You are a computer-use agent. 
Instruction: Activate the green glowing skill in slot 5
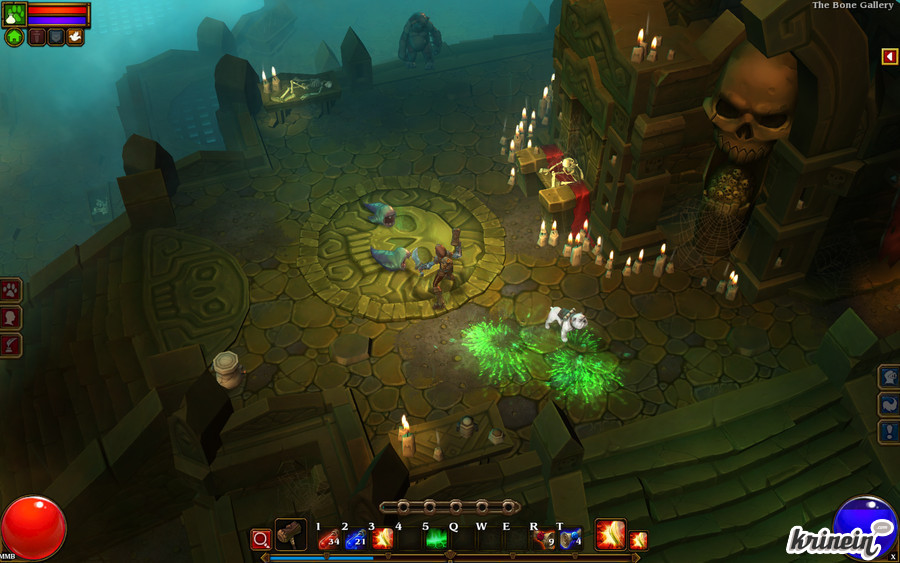coord(437,539)
